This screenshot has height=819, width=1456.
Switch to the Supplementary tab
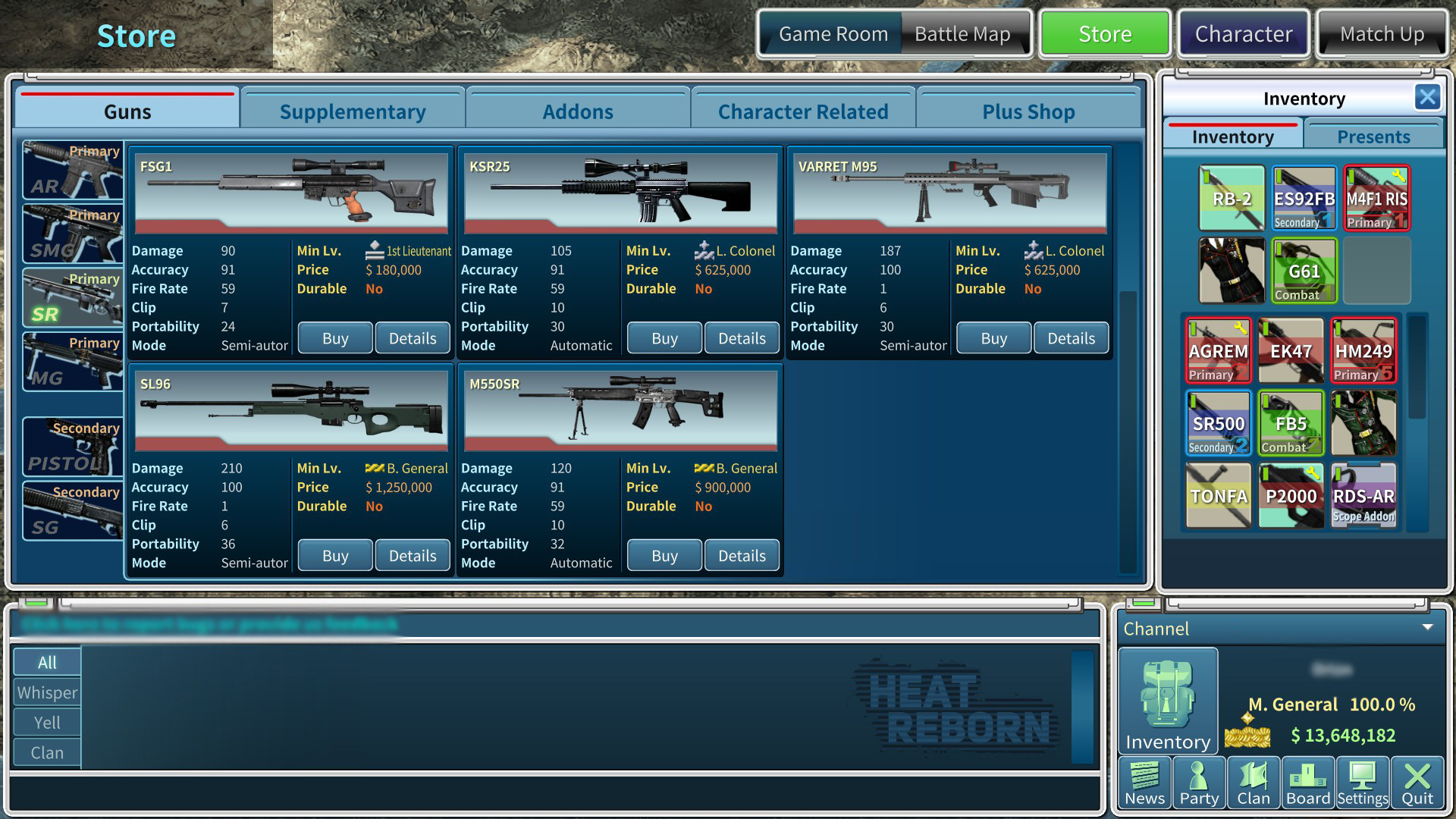(x=353, y=111)
